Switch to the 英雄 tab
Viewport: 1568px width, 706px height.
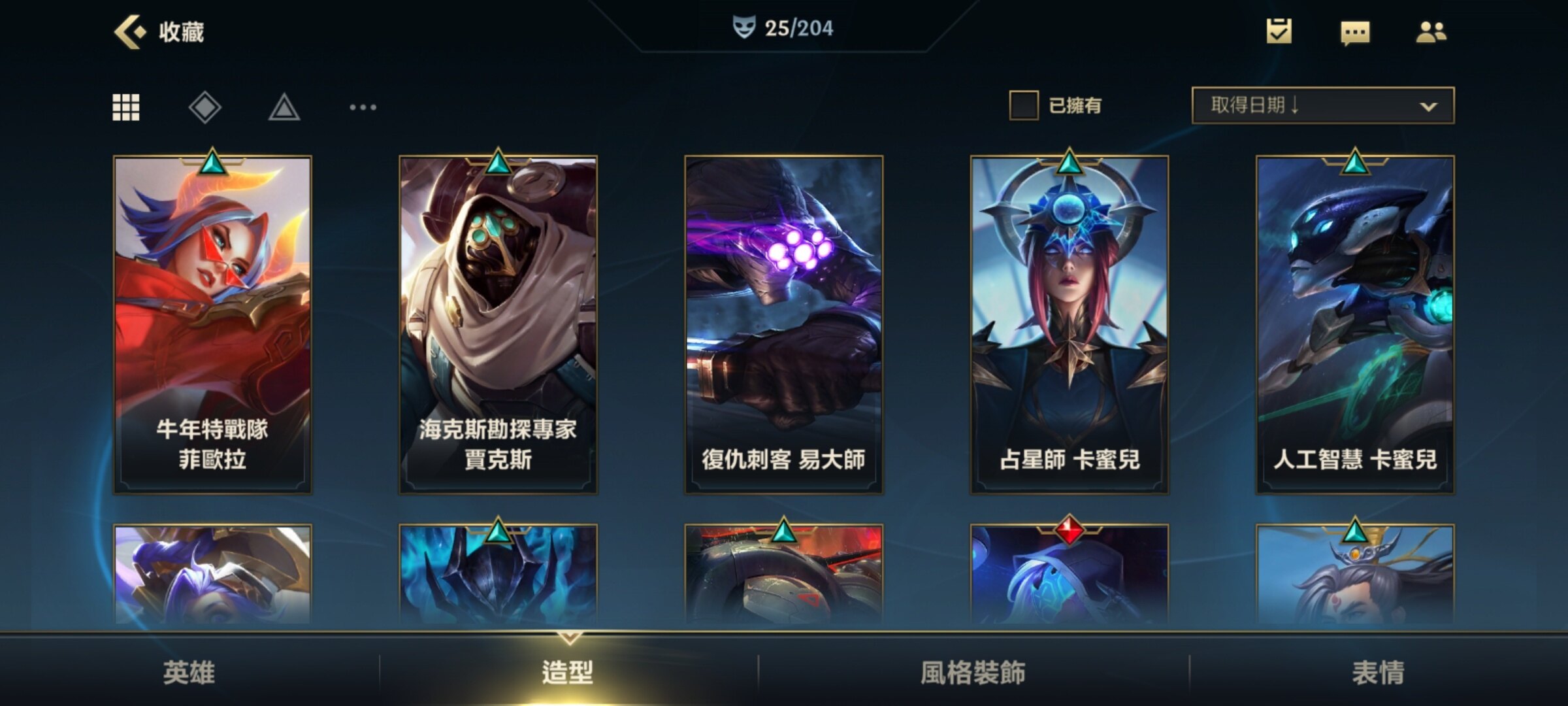[189, 672]
